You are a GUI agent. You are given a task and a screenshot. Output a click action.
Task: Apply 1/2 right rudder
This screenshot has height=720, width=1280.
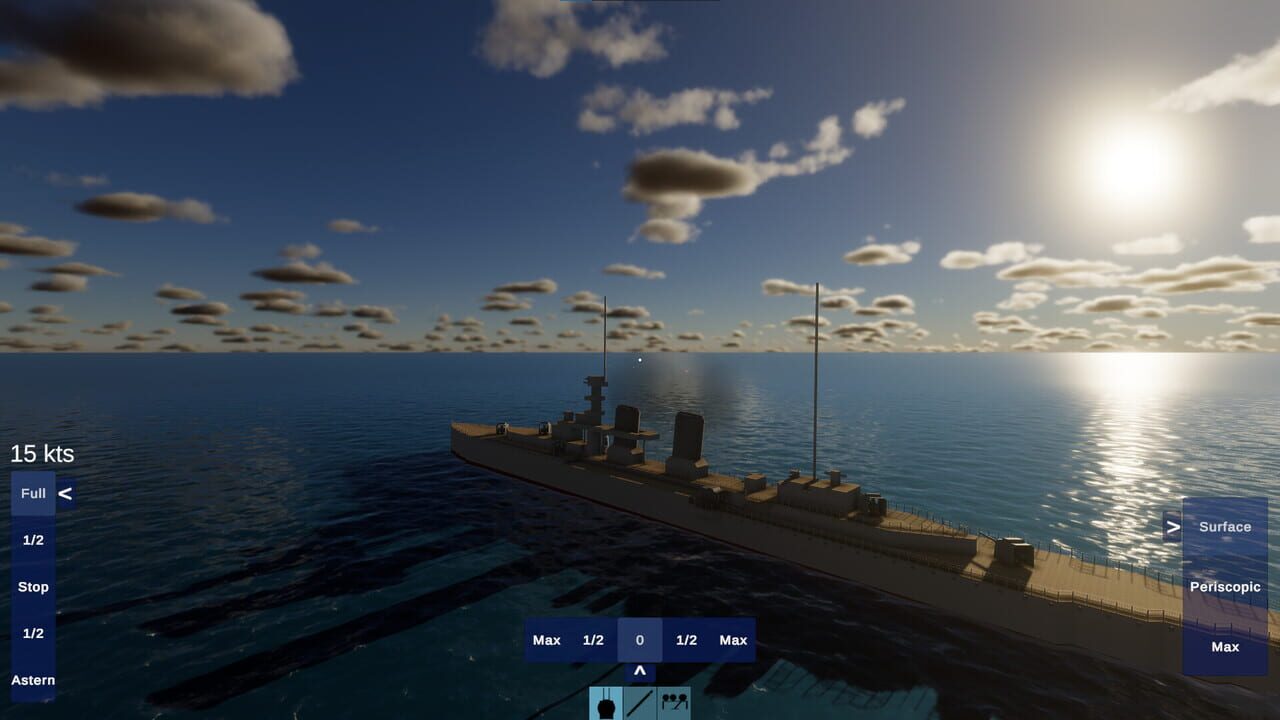coord(685,640)
